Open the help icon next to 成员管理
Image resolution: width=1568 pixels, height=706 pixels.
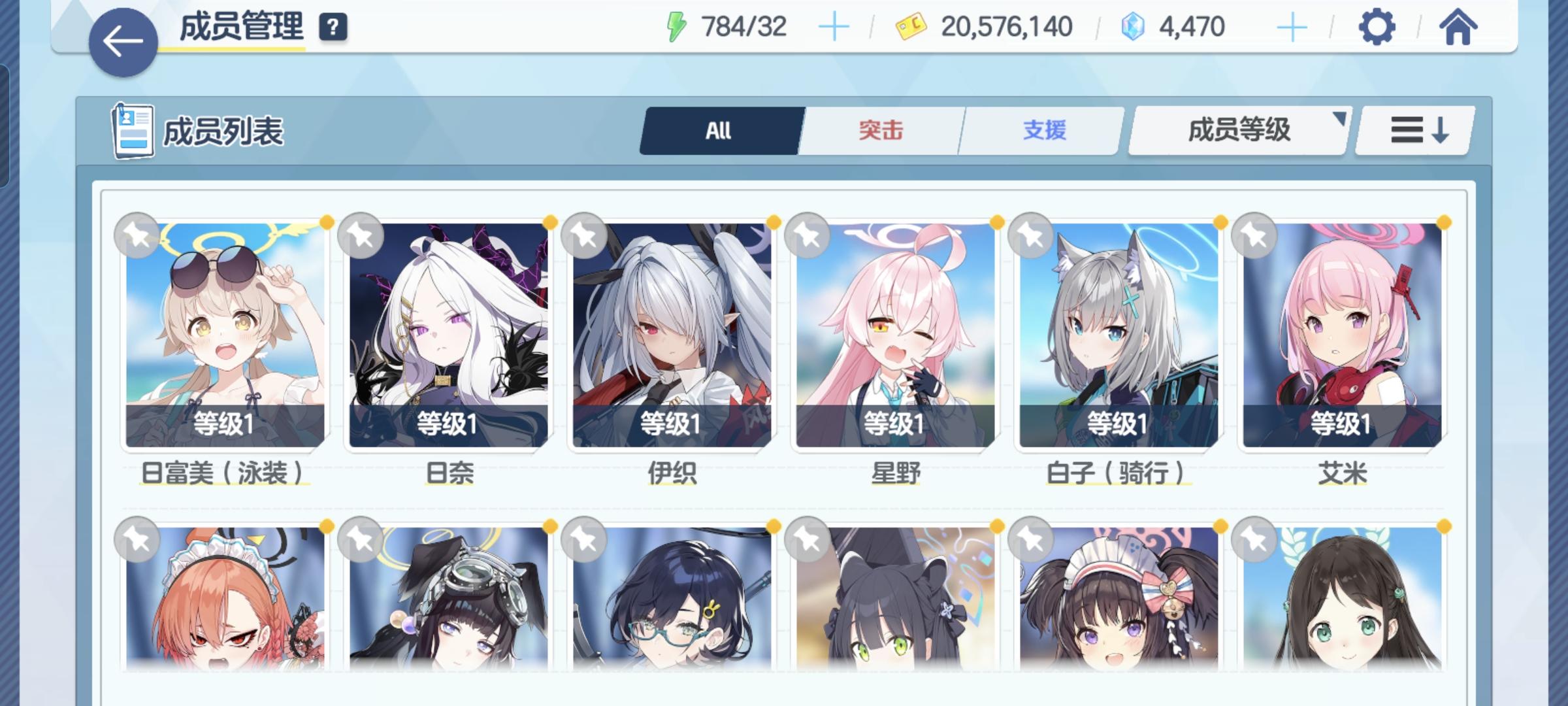333,27
